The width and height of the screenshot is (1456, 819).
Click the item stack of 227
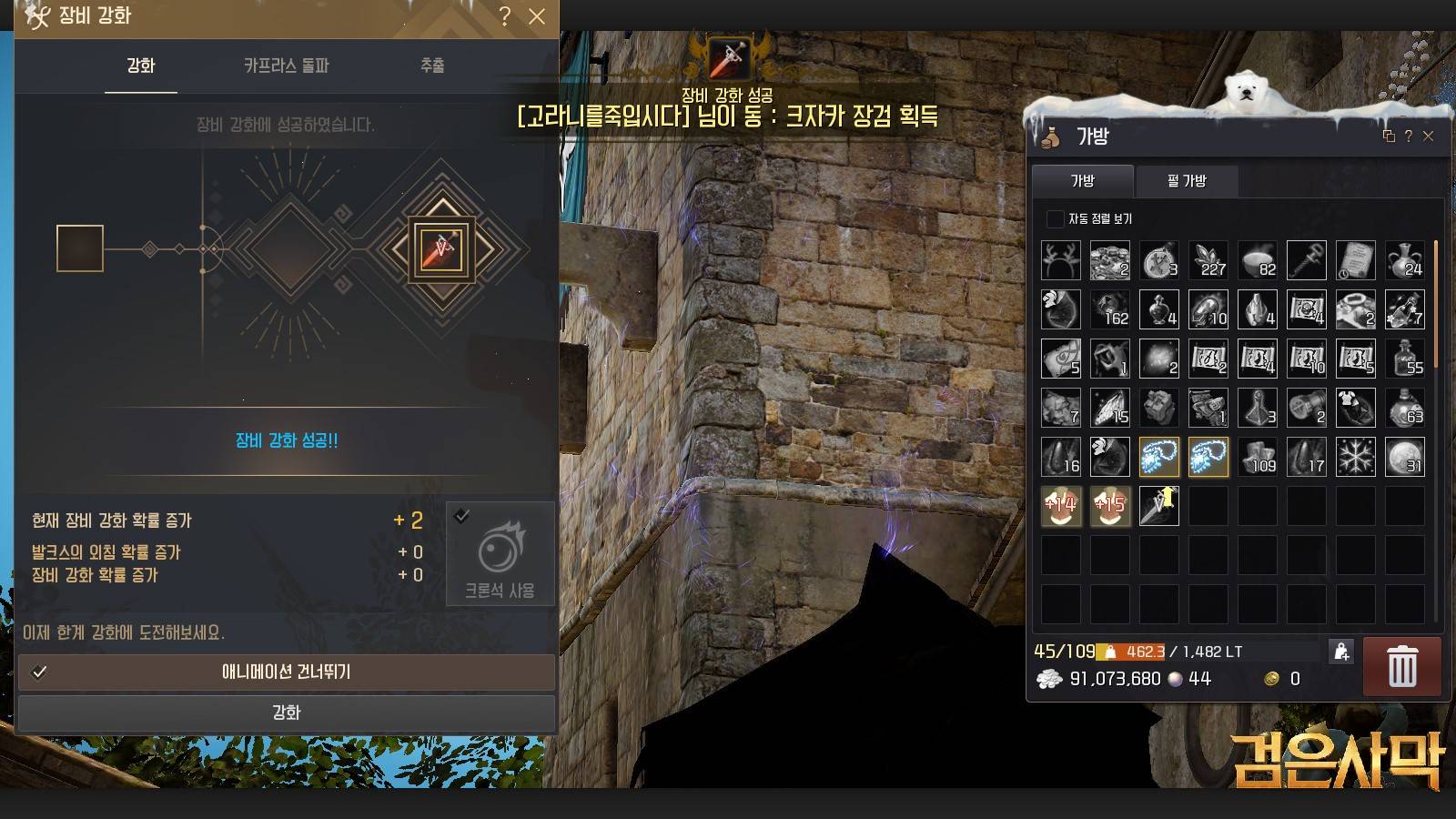tap(1208, 260)
